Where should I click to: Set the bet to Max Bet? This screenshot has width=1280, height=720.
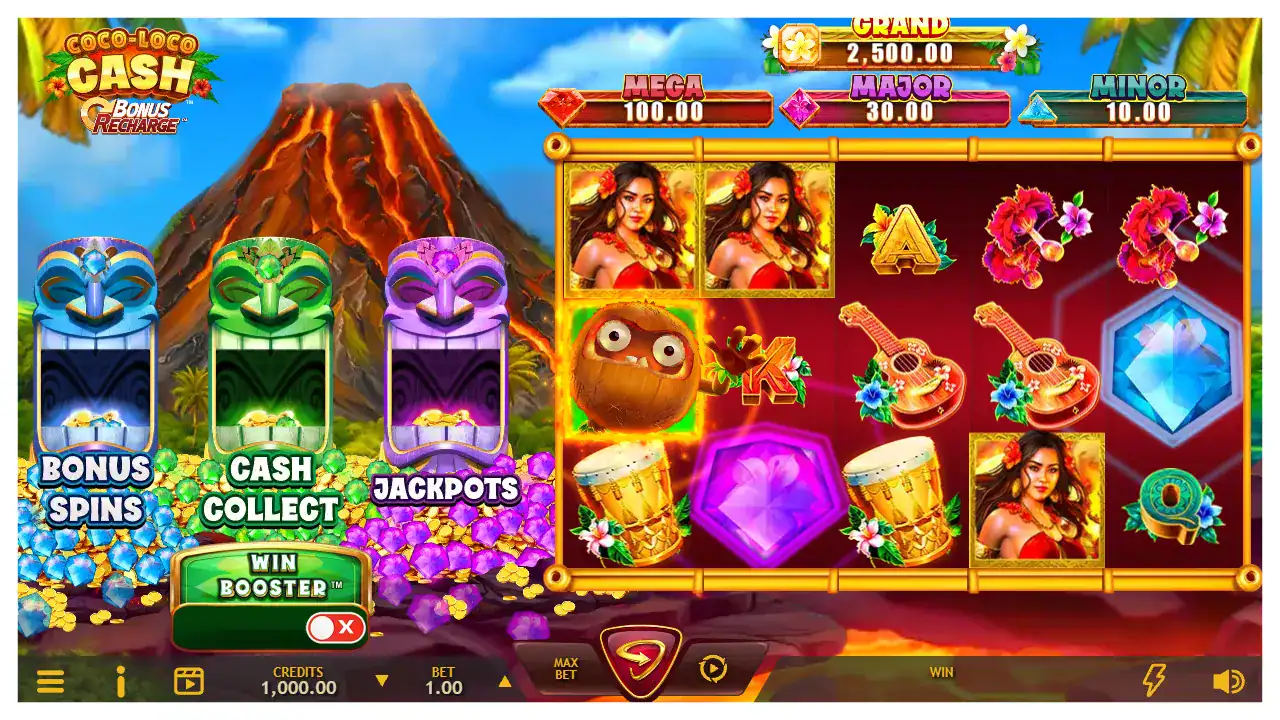tap(566, 669)
